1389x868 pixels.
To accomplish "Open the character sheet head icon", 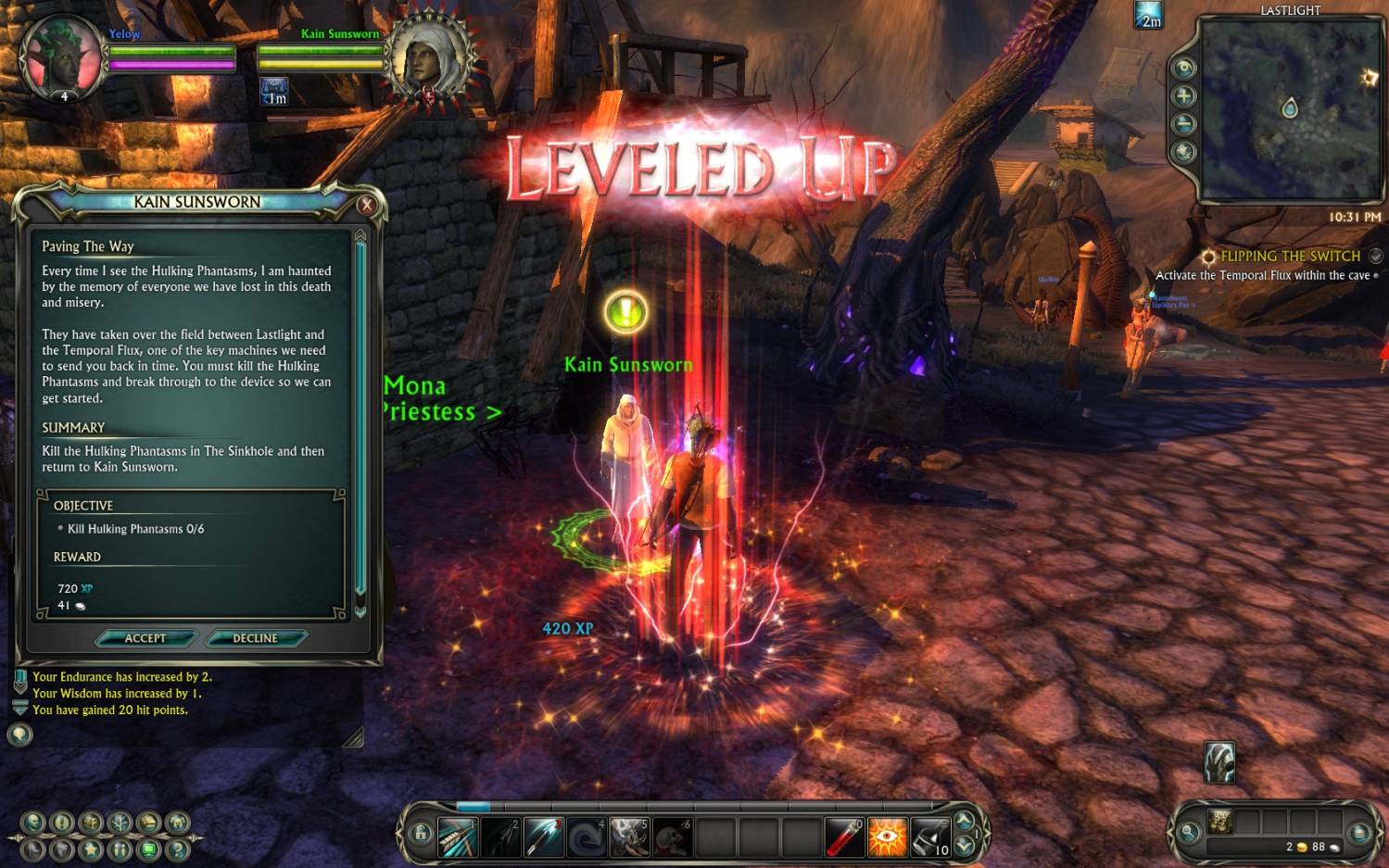I will tap(33, 822).
